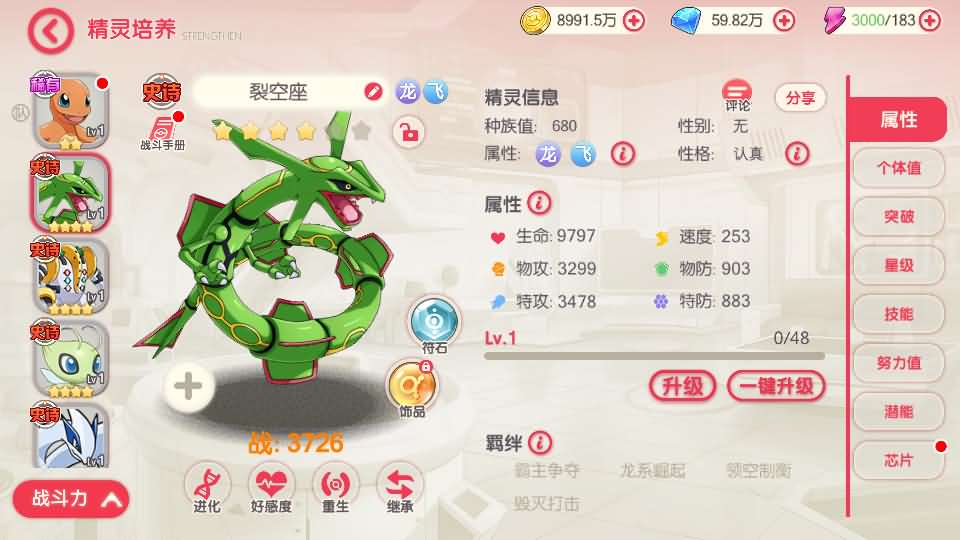Open the 符石 rune stone slot
The image size is (960, 540).
434,322
